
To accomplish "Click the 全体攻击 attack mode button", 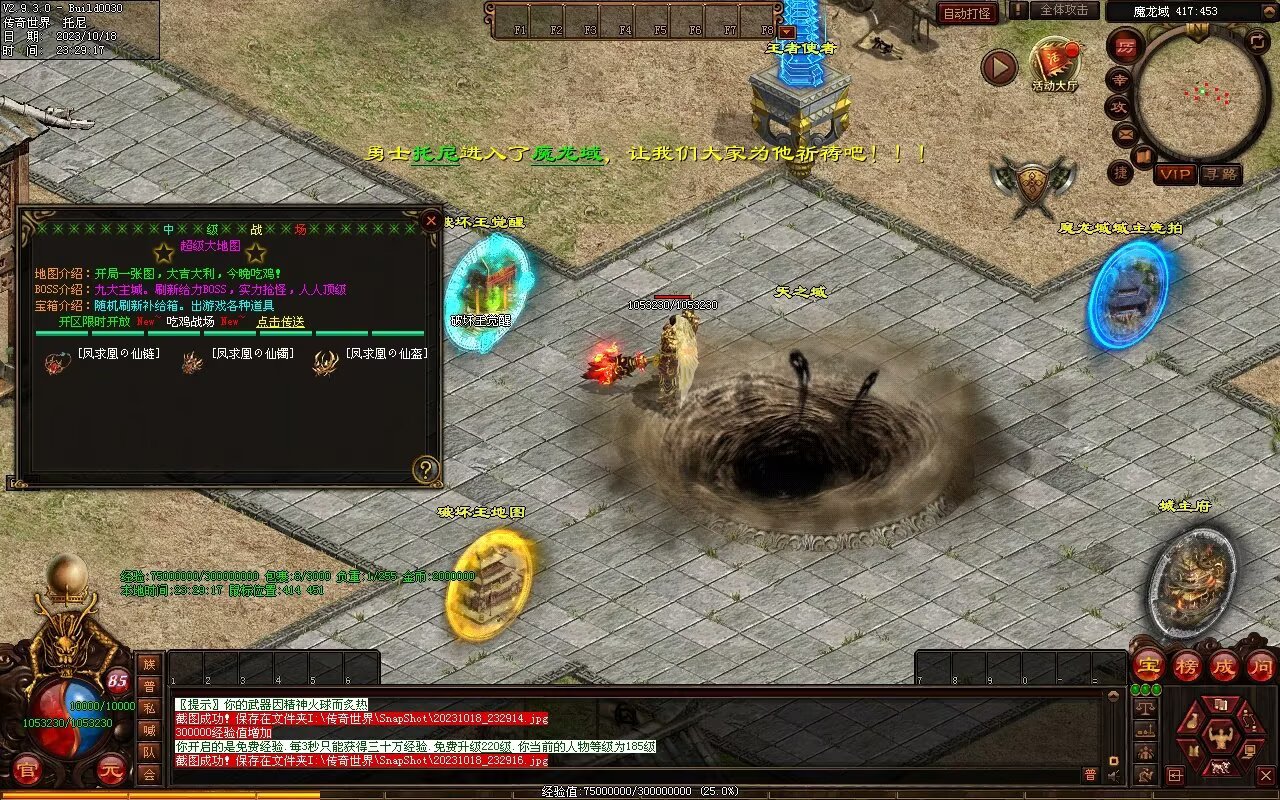I will (1063, 10).
